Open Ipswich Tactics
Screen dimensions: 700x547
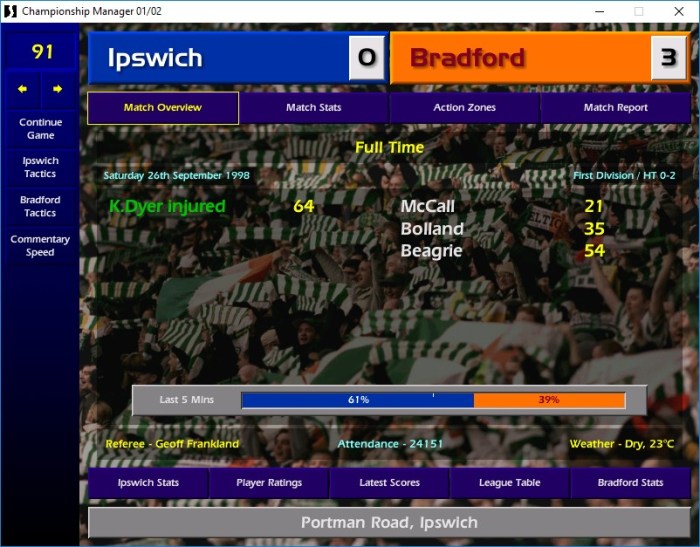40,167
